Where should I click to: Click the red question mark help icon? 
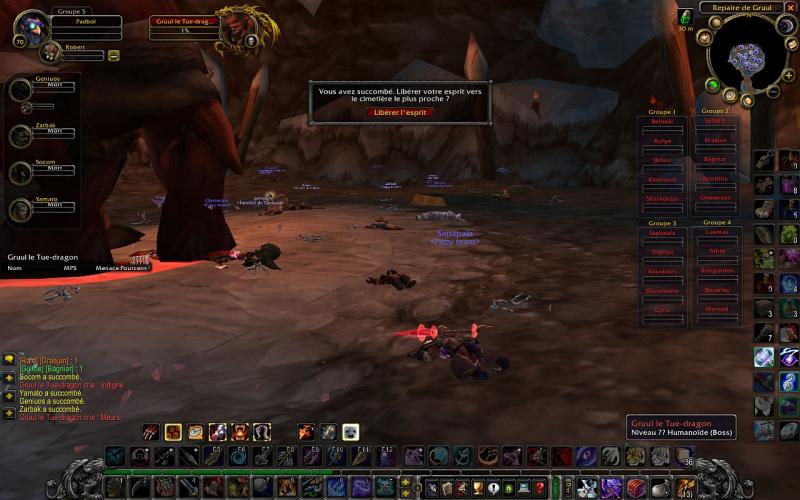pos(540,488)
